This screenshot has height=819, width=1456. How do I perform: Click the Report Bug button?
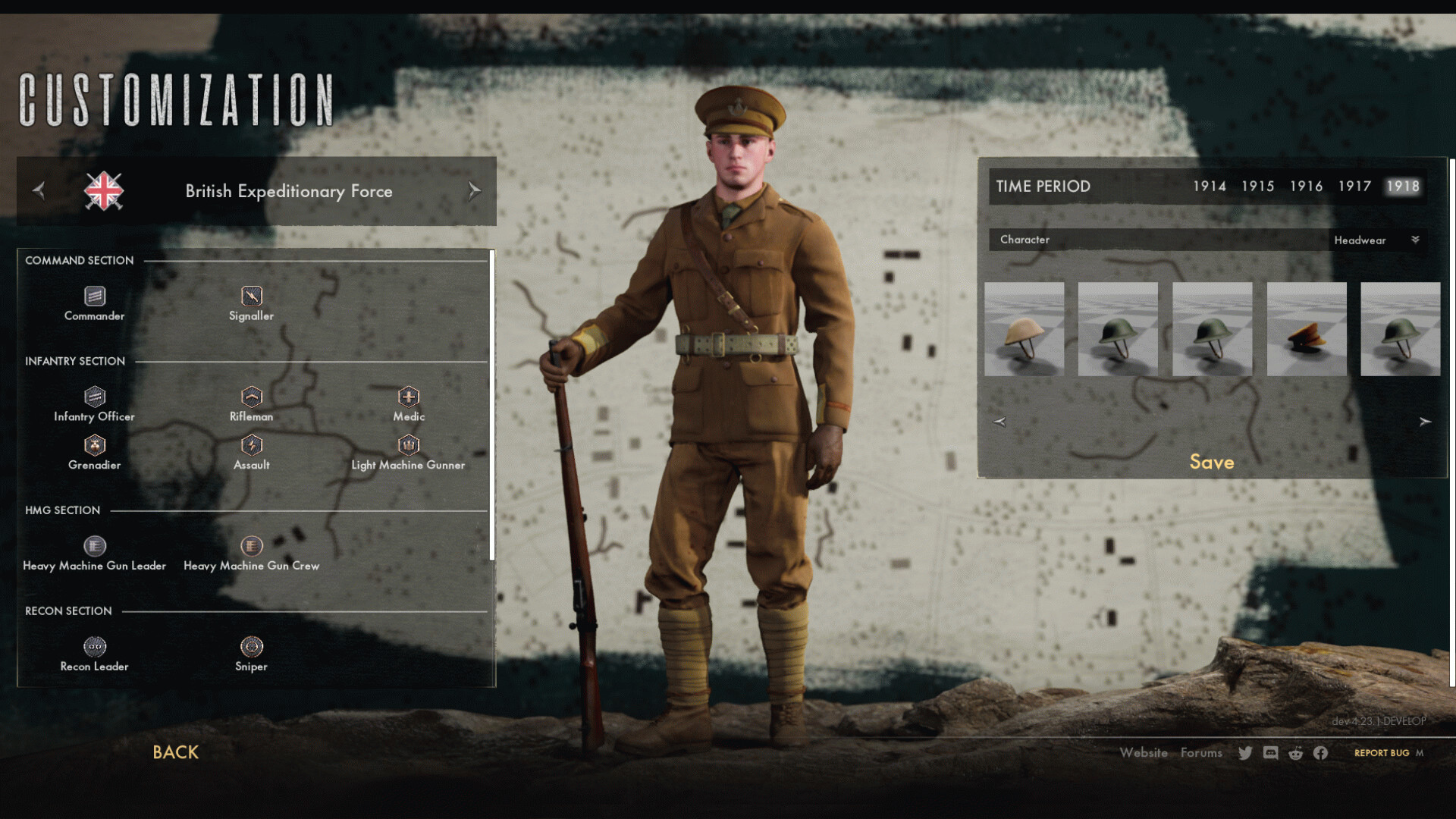point(1382,753)
